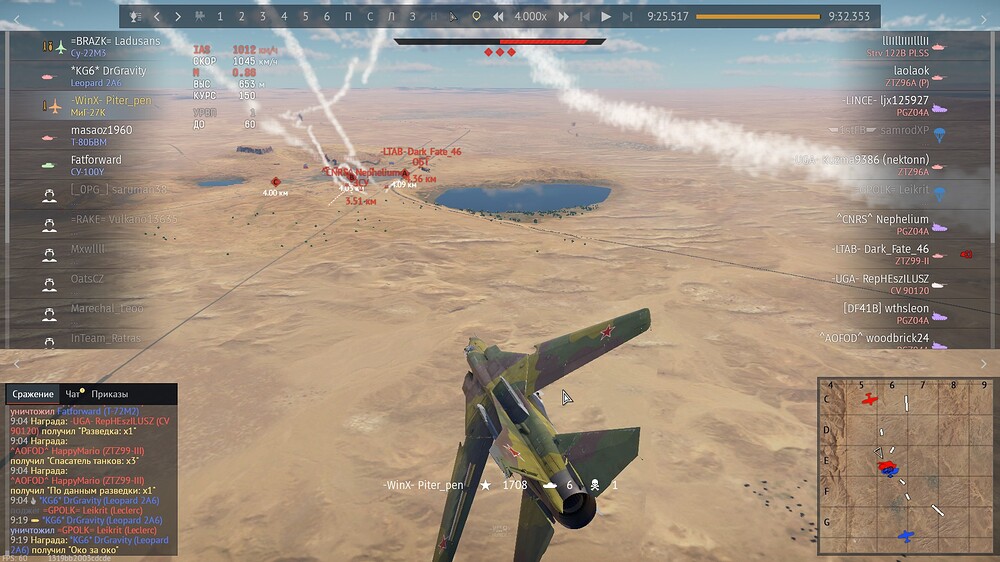This screenshot has width=1000, height=562.
Task: Toggle the lightbulb icon in the replay toolbar
Action: (476, 16)
